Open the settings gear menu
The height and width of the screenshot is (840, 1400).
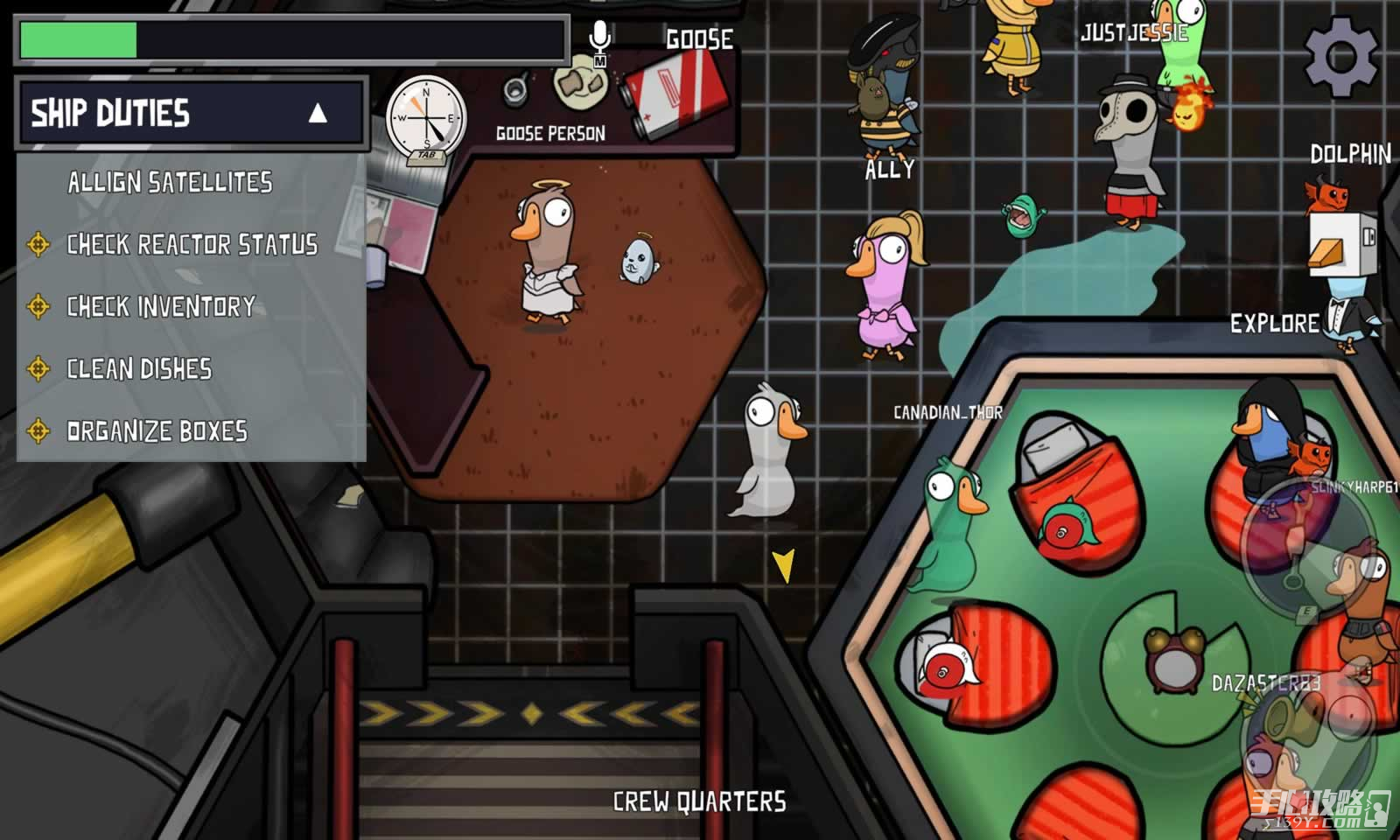(1340, 56)
